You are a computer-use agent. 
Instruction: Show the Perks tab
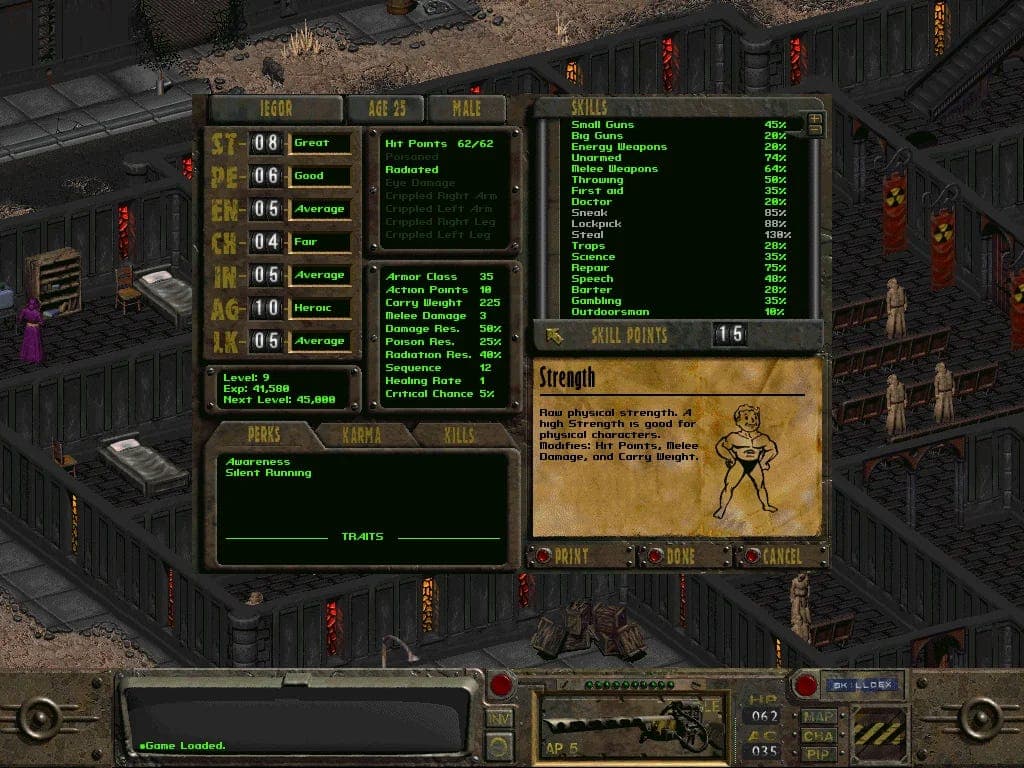pos(264,436)
